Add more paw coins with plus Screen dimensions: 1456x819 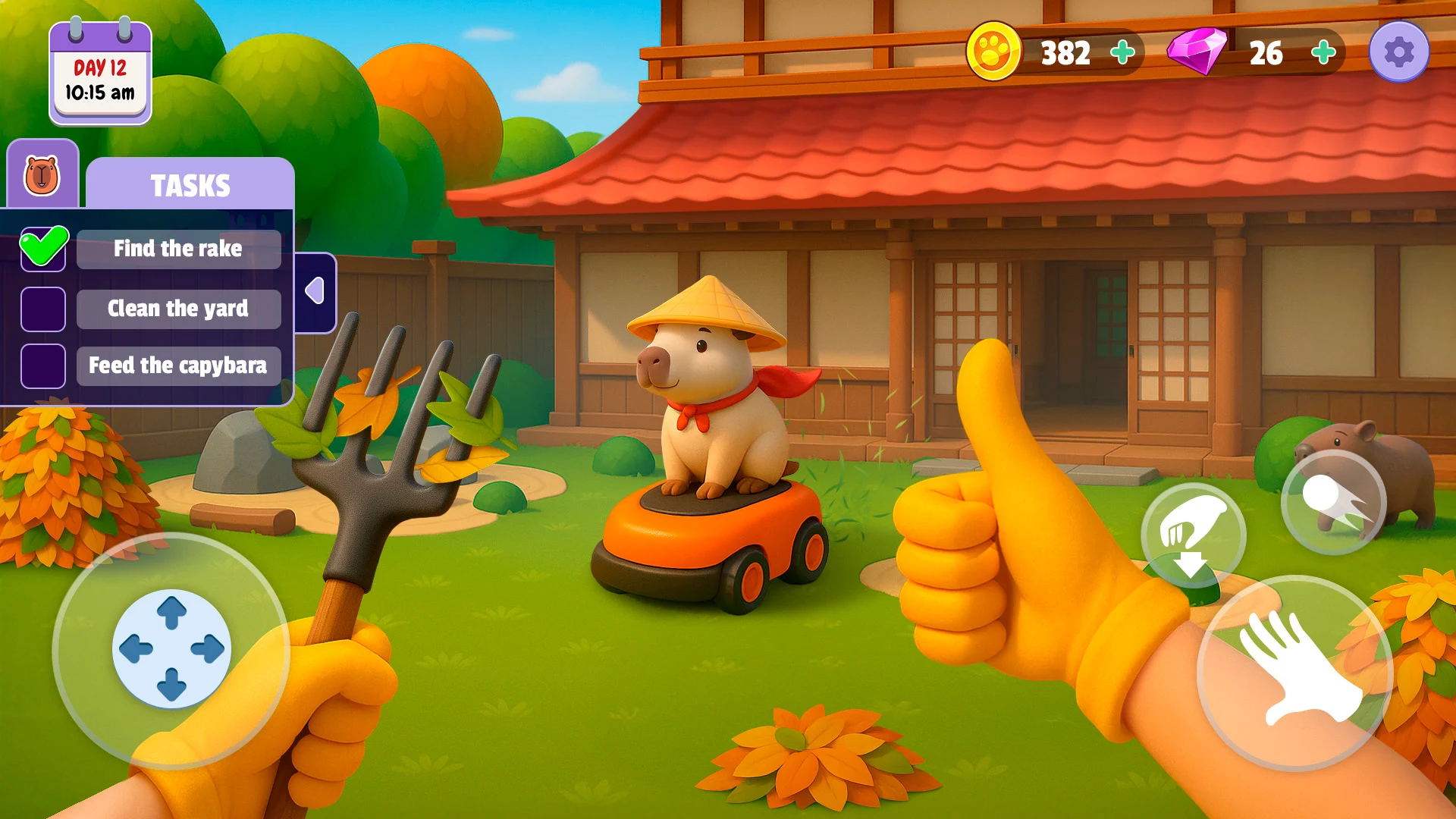click(1122, 52)
